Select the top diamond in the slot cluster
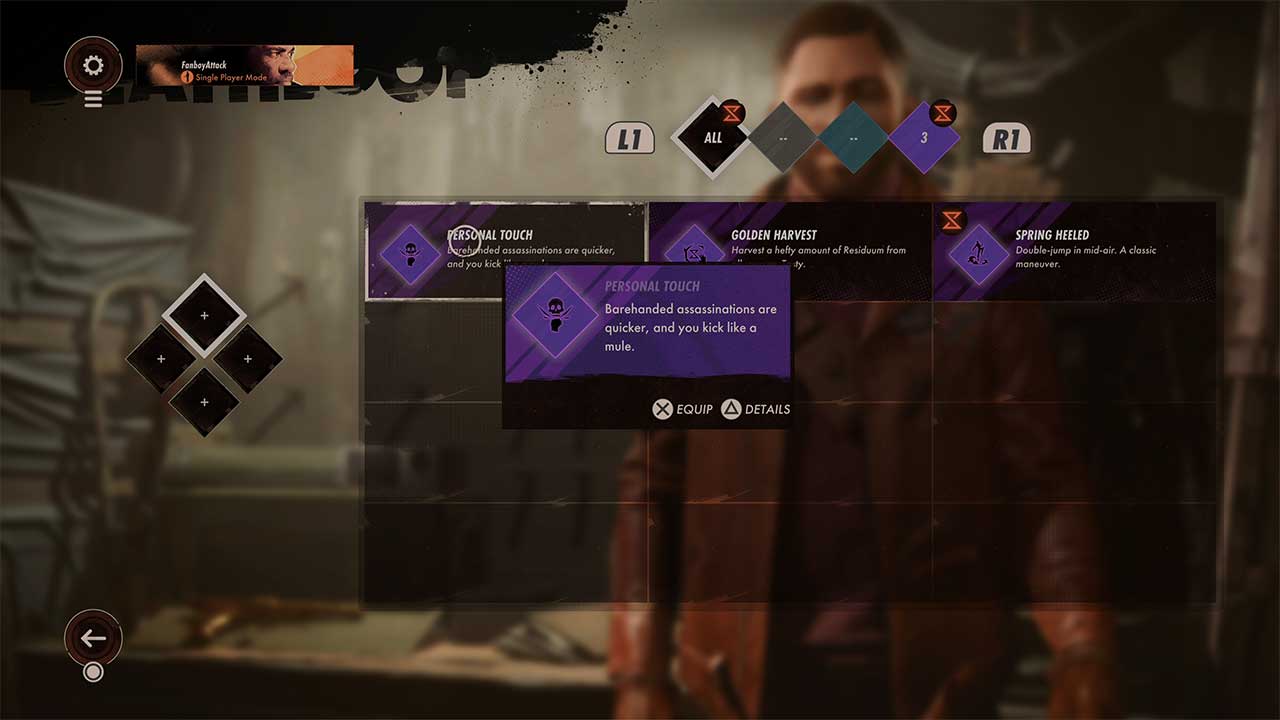 tap(204, 315)
